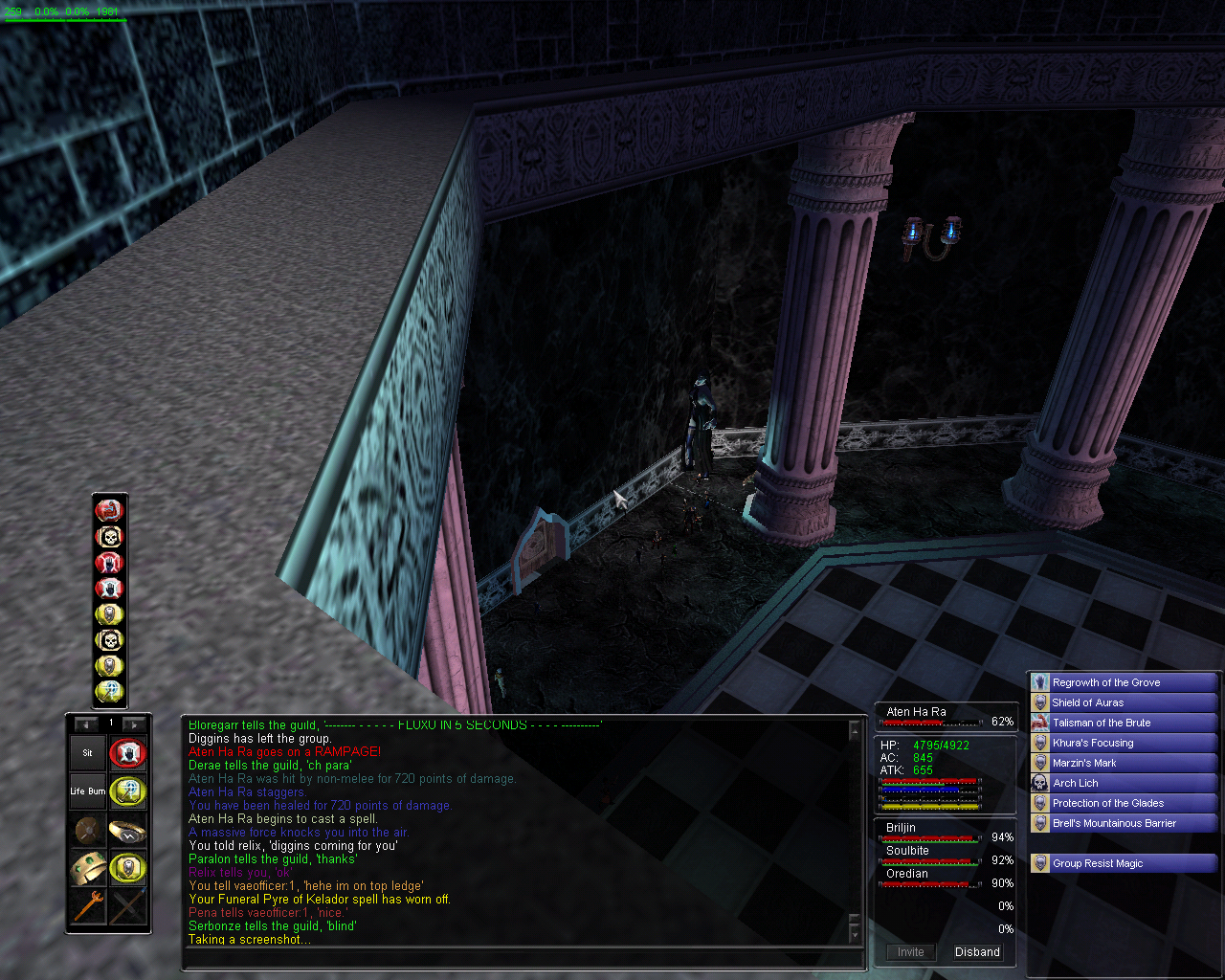1225x980 pixels.
Task: Go to the previous hotbar page
Action: point(86,724)
